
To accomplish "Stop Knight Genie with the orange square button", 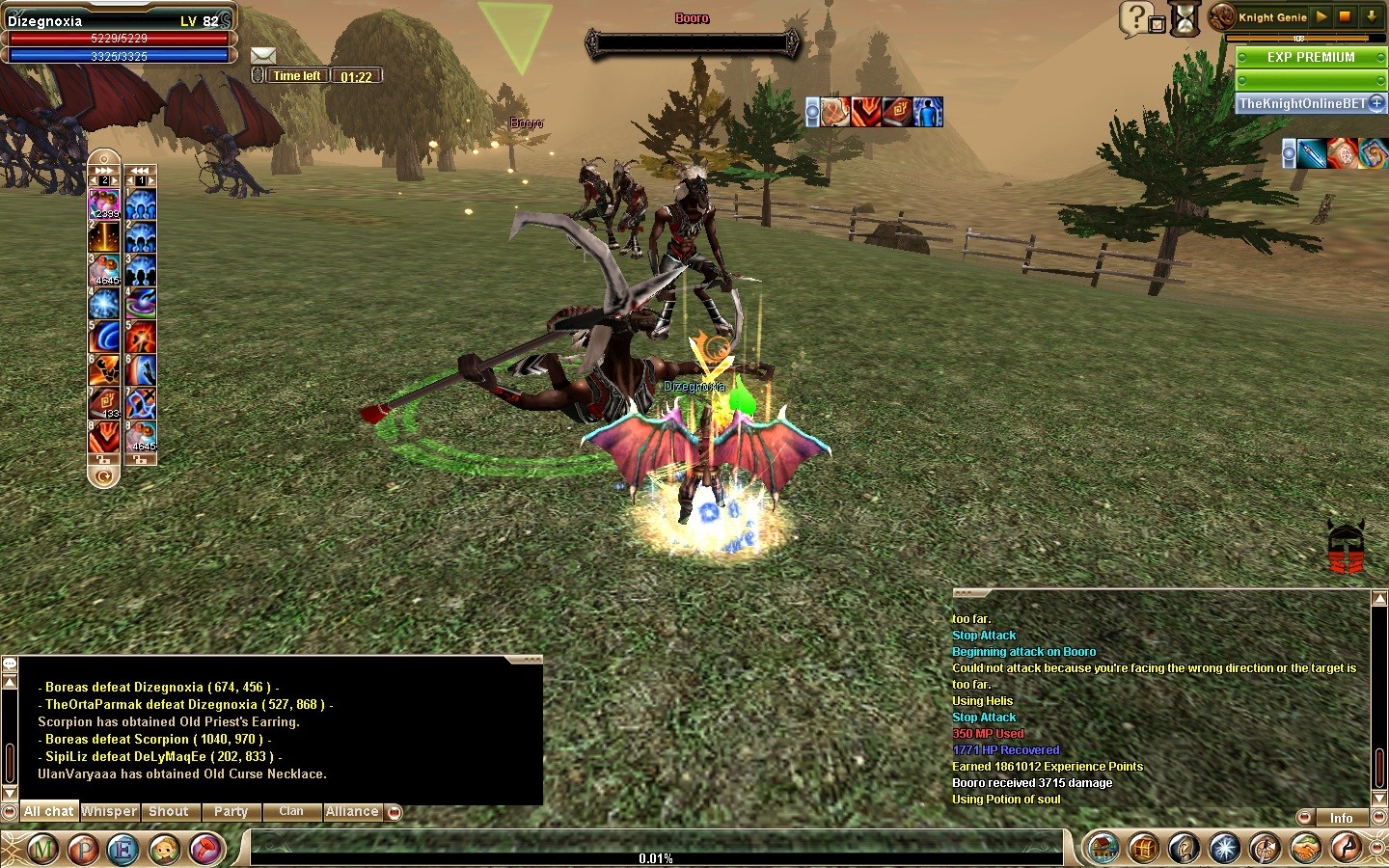I will coord(1345,16).
